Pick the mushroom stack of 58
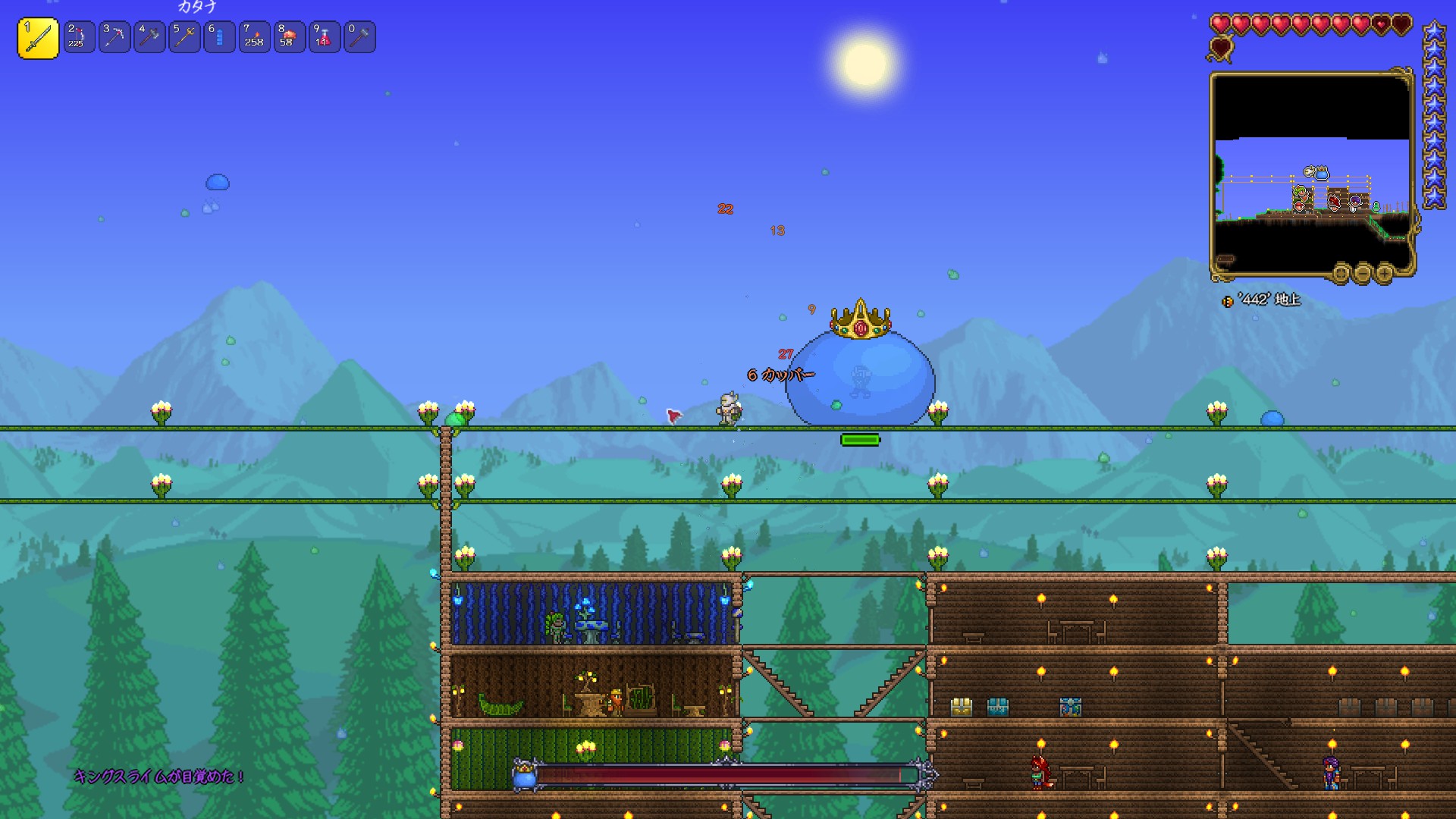1456x819 pixels. coord(289,37)
